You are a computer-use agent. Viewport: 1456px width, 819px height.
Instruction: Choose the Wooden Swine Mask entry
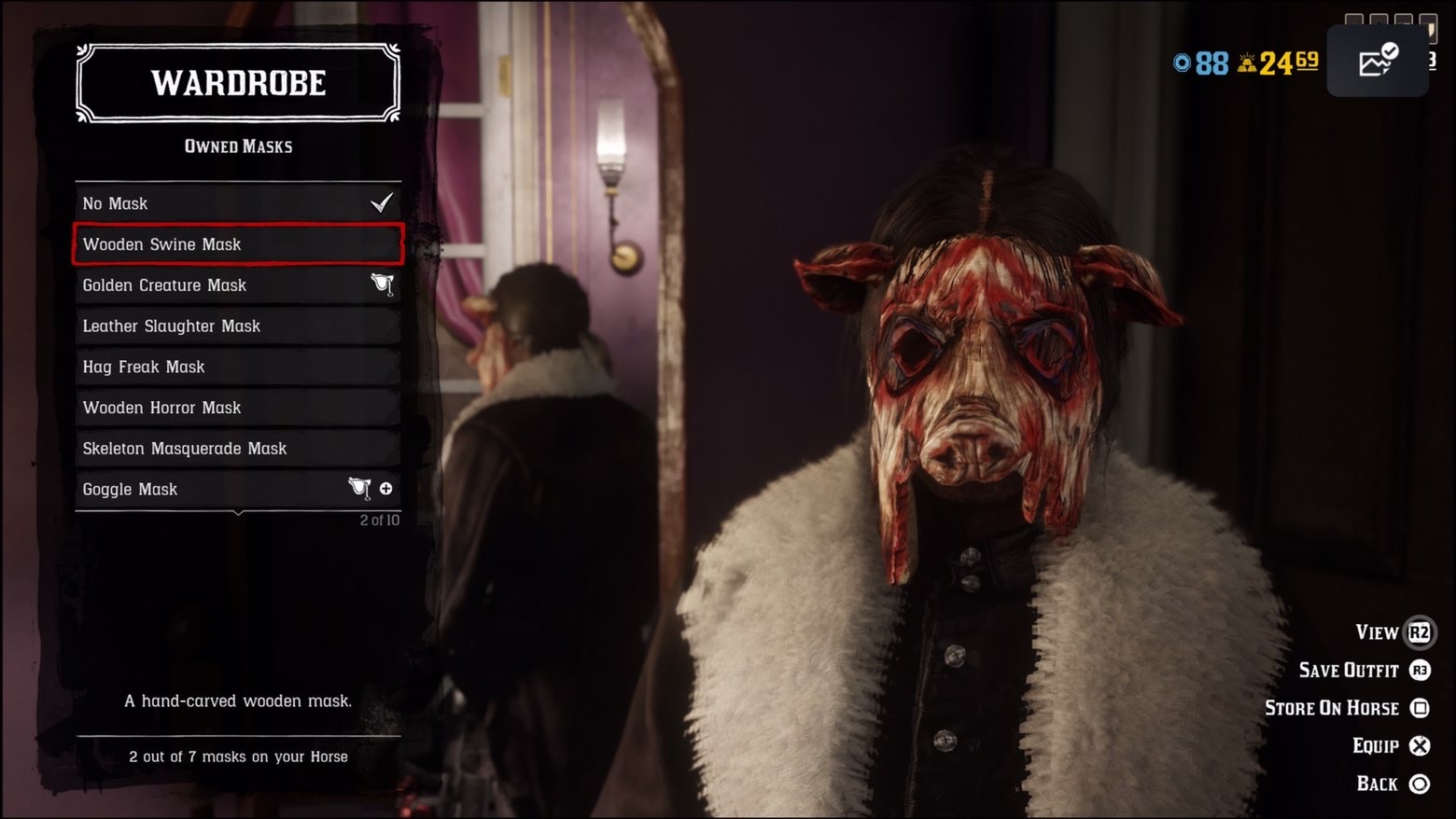pyautogui.click(x=238, y=244)
